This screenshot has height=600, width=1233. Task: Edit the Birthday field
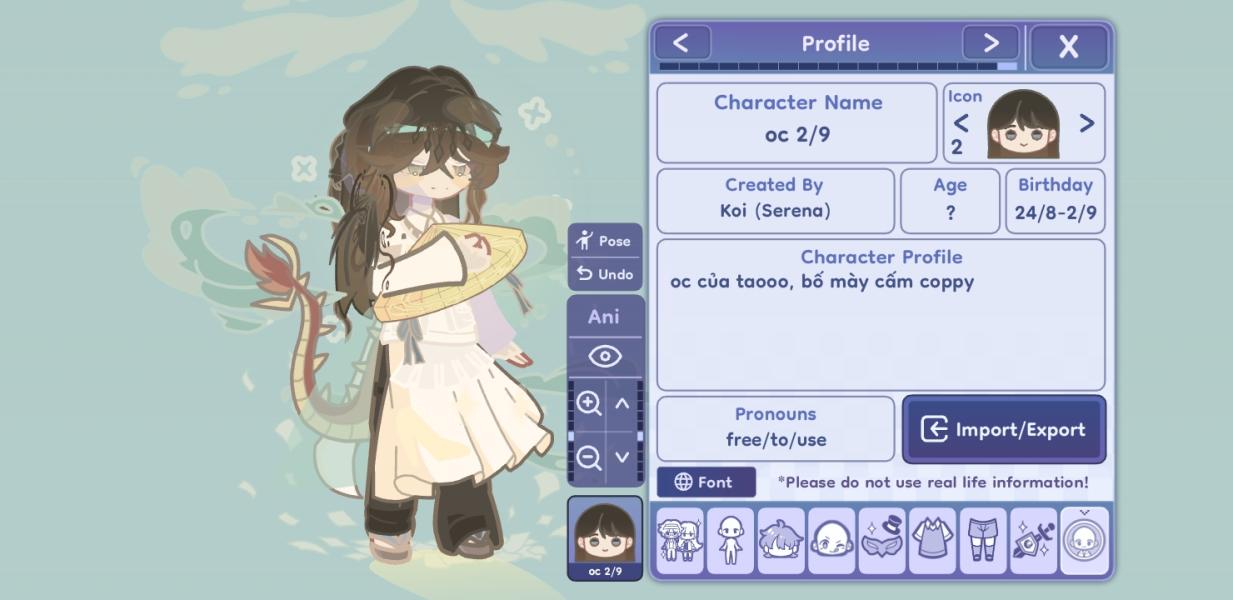(x=1055, y=200)
